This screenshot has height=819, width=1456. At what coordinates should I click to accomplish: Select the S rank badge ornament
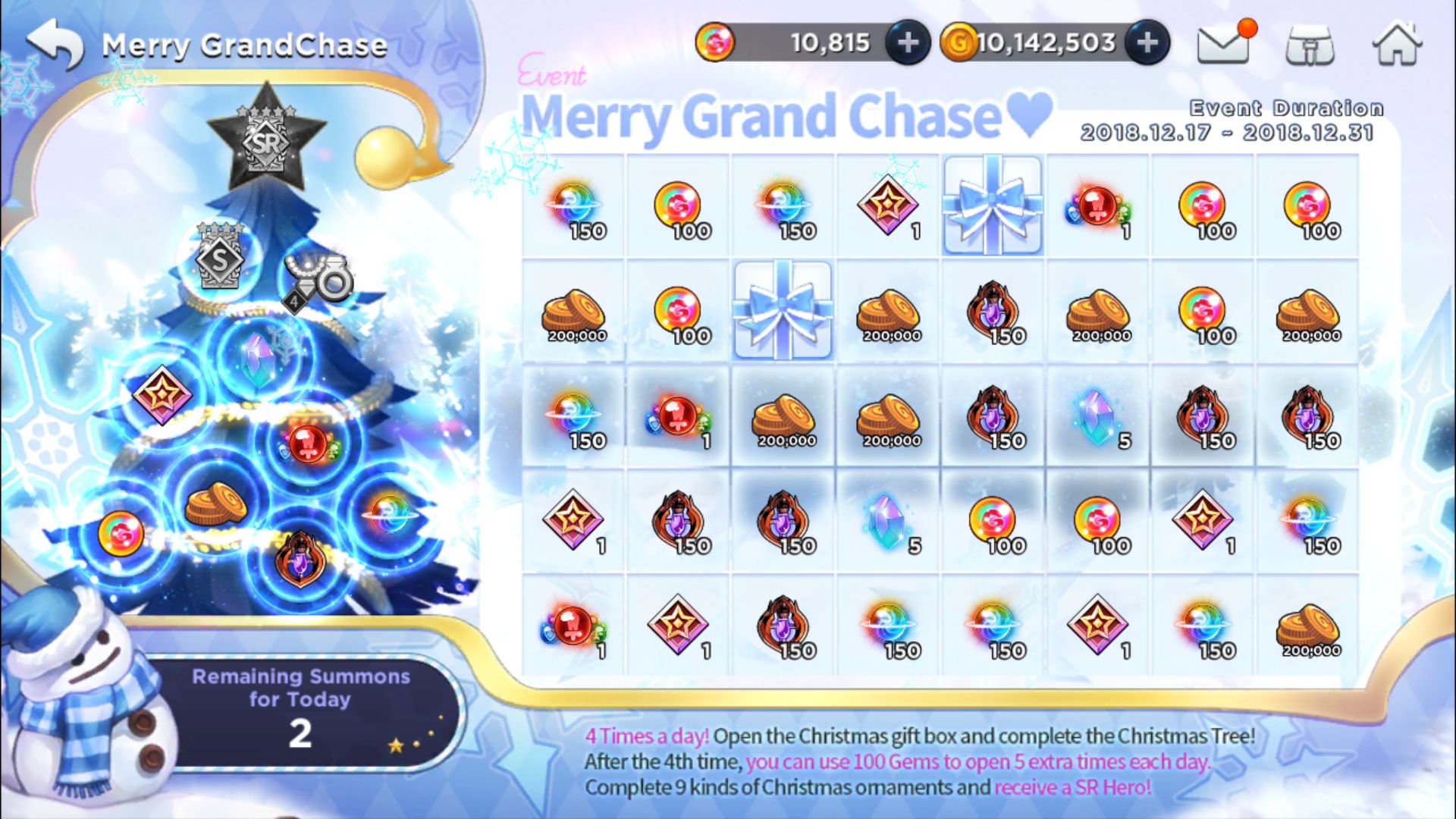click(x=220, y=256)
